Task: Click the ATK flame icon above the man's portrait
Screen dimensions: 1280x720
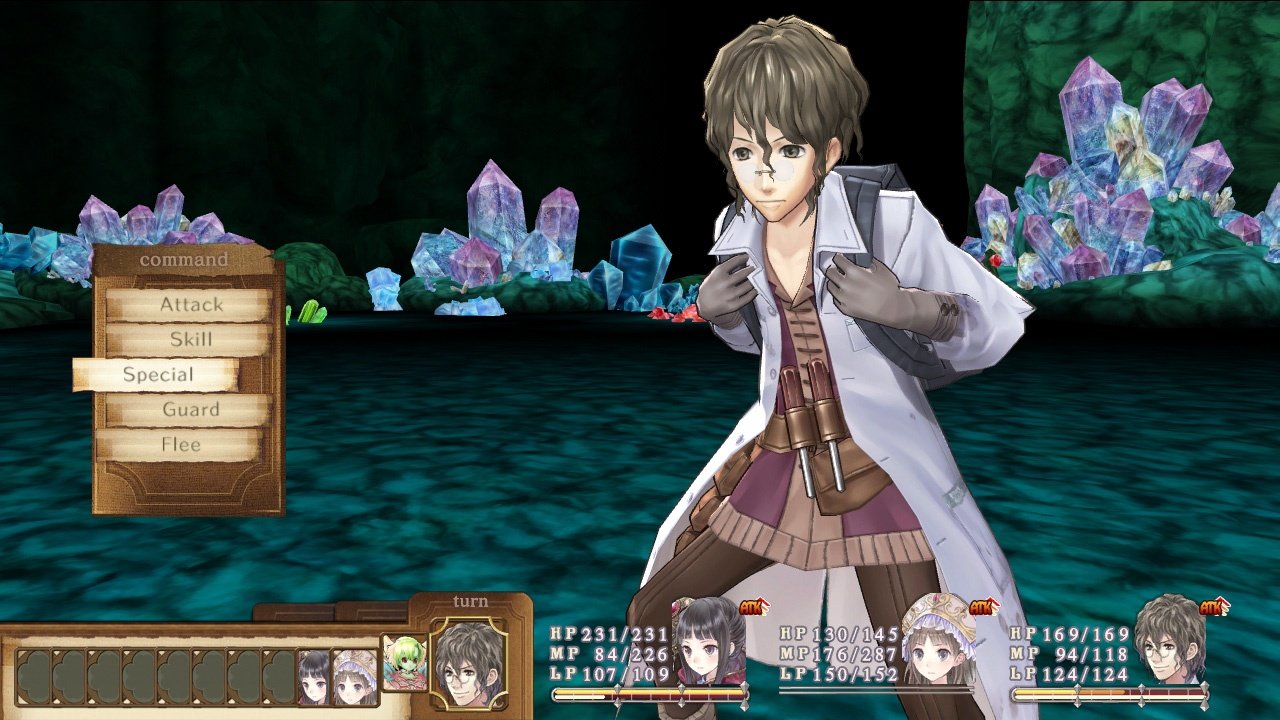Action: 1212,607
